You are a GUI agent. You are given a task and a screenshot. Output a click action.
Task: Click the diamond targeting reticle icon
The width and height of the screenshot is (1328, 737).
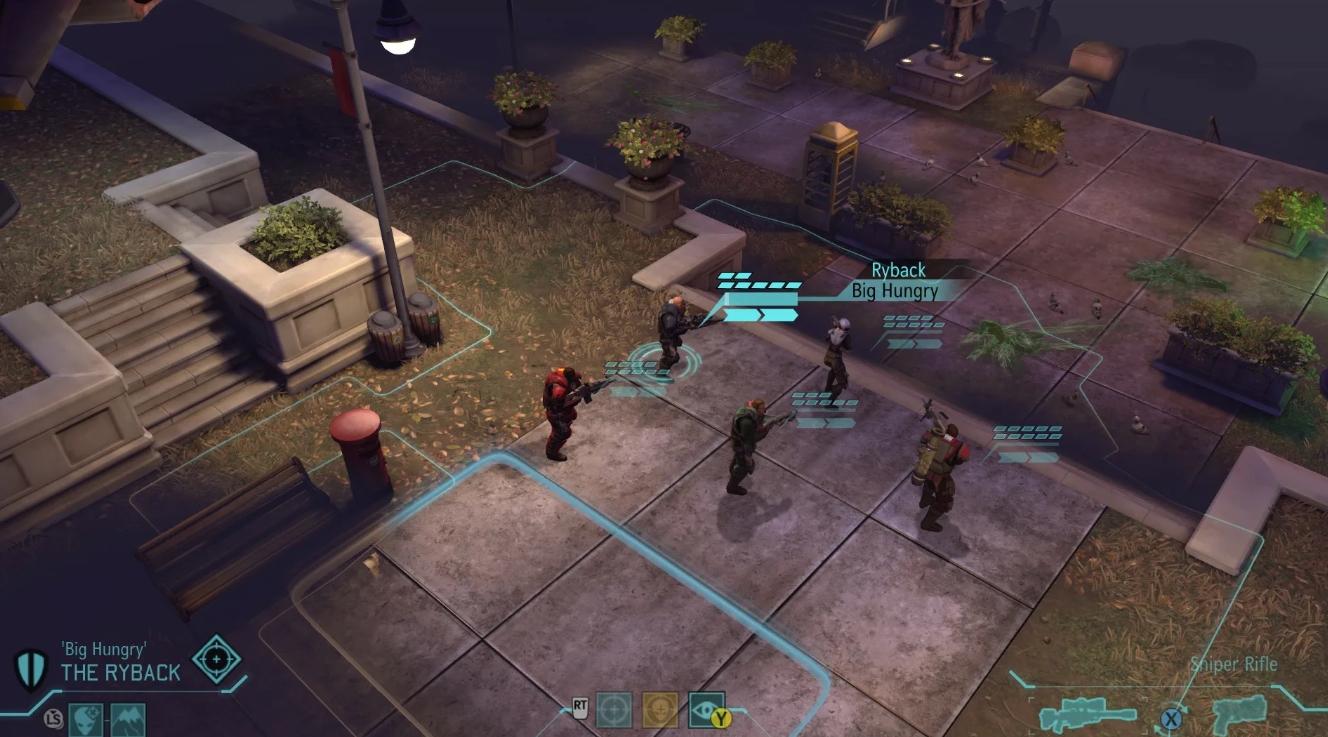click(215, 660)
